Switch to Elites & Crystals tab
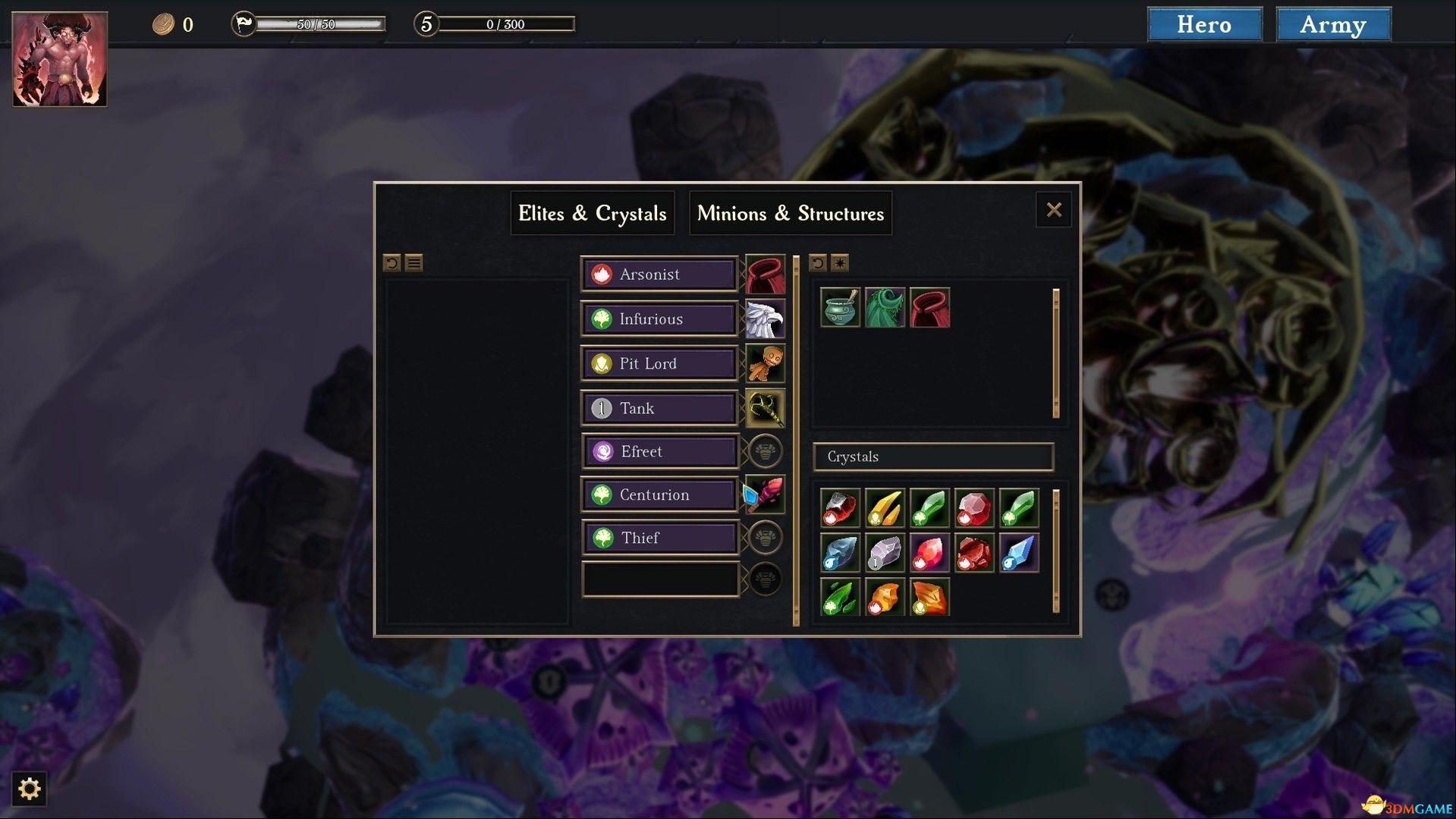 coord(592,213)
